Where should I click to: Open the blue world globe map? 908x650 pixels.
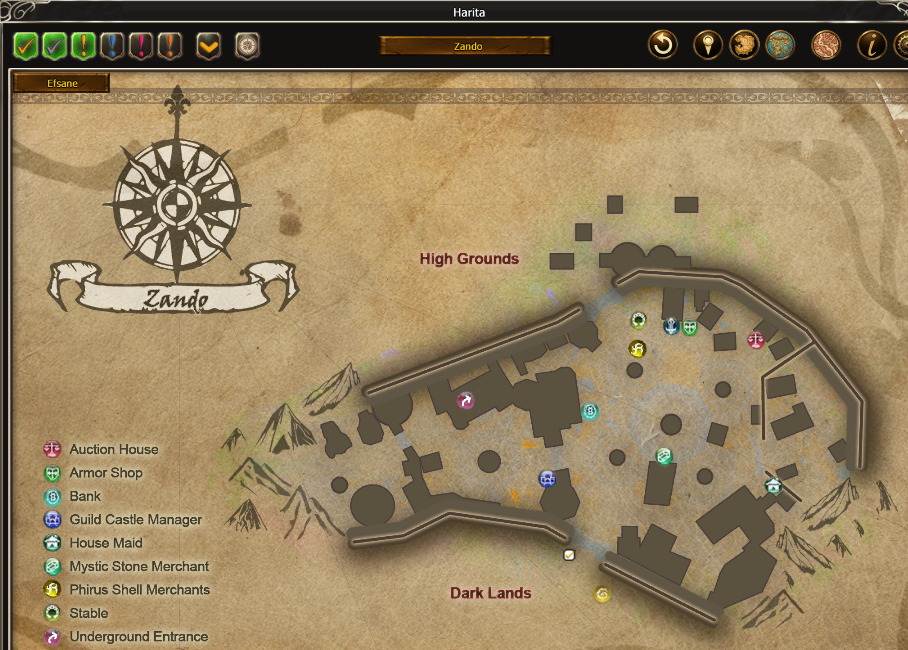click(779, 45)
